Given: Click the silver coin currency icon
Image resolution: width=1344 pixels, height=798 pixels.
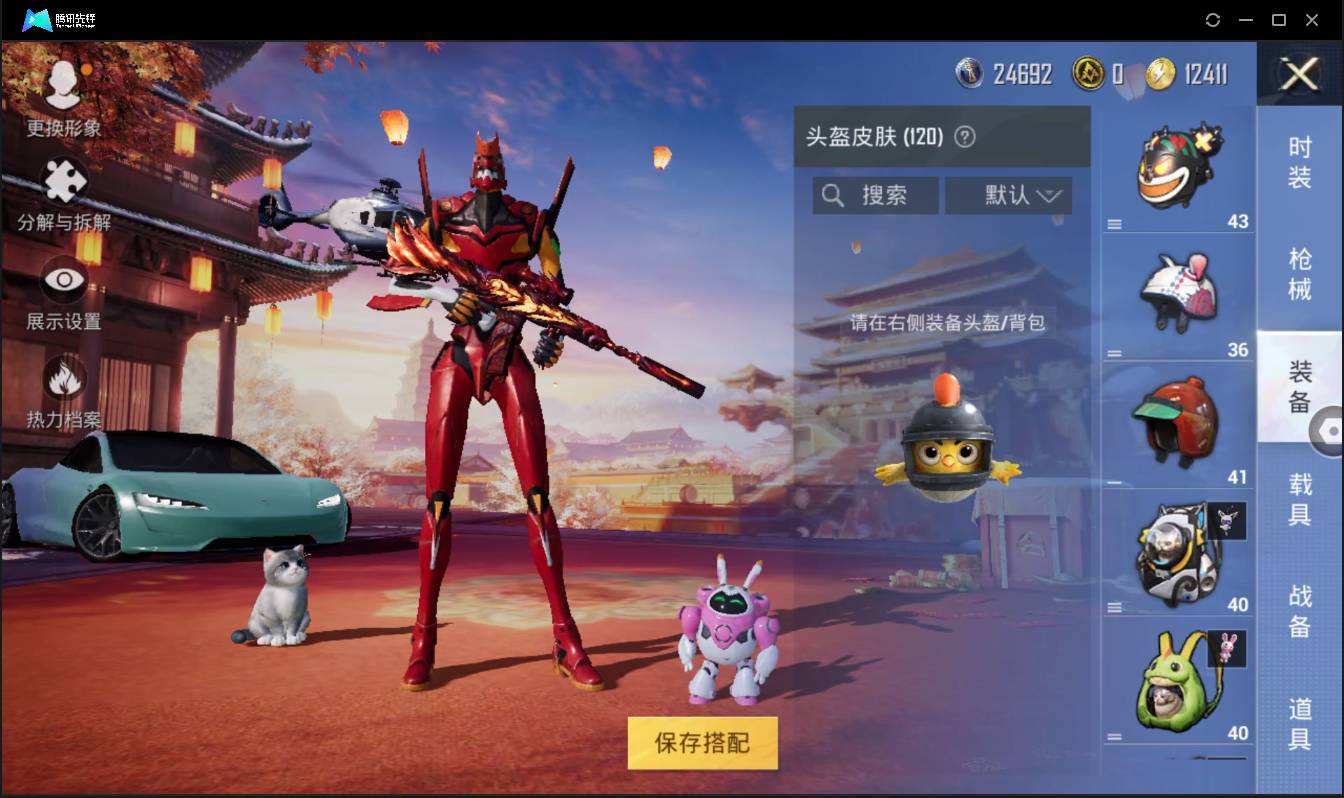Looking at the screenshot, I should click(x=970, y=73).
